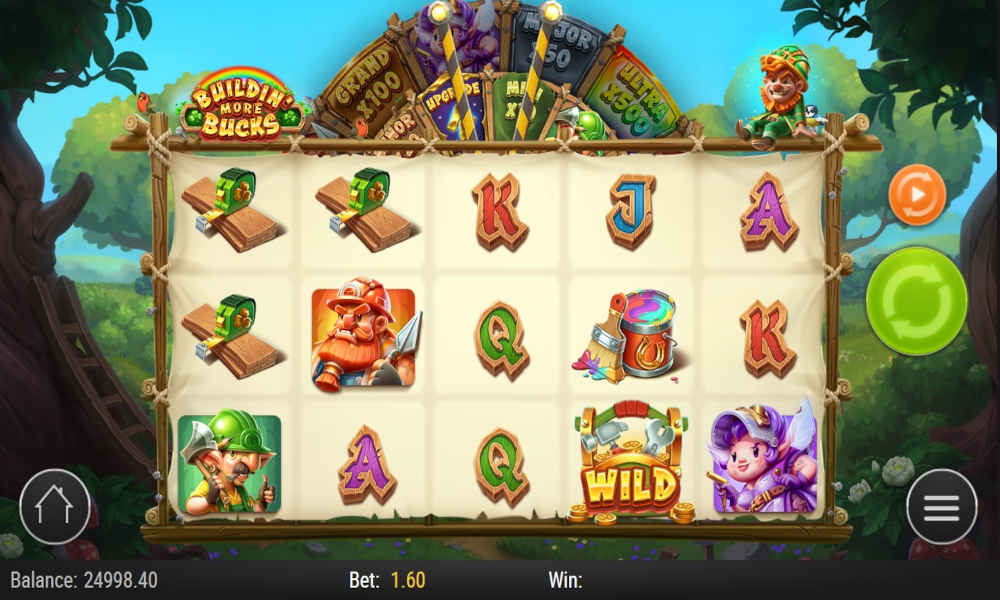The width and height of the screenshot is (1000, 600).
Task: Go to the home lobby
Action: (55, 507)
